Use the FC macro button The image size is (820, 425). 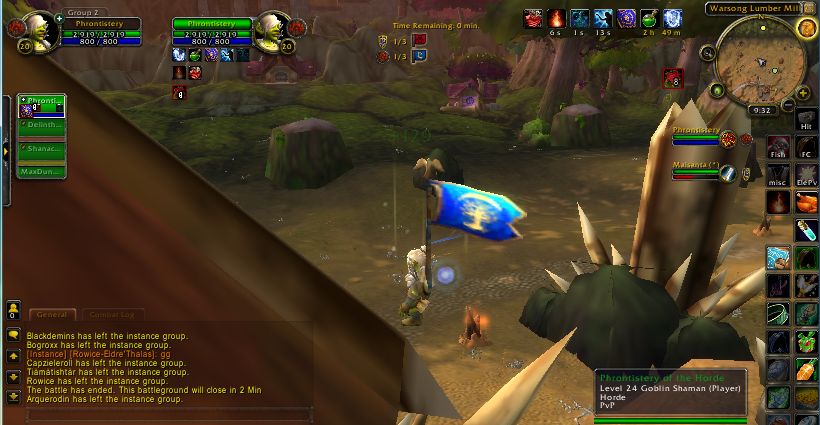pyautogui.click(x=806, y=148)
